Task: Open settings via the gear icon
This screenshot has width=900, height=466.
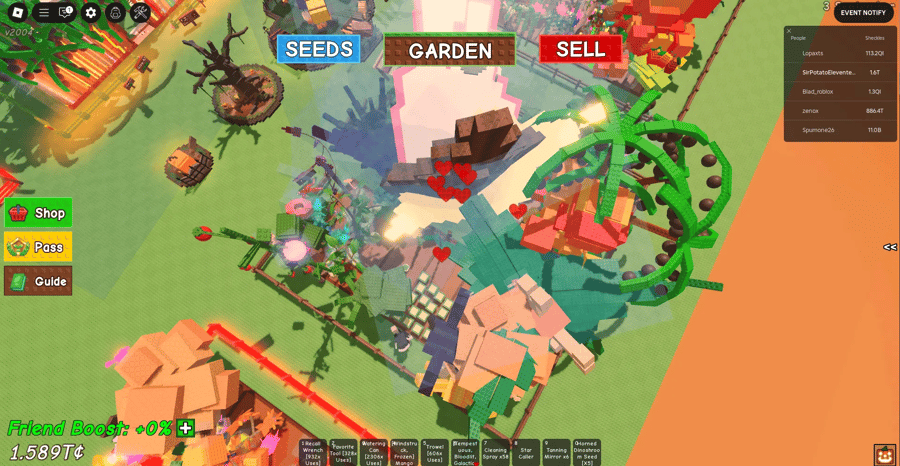Action: pos(91,12)
